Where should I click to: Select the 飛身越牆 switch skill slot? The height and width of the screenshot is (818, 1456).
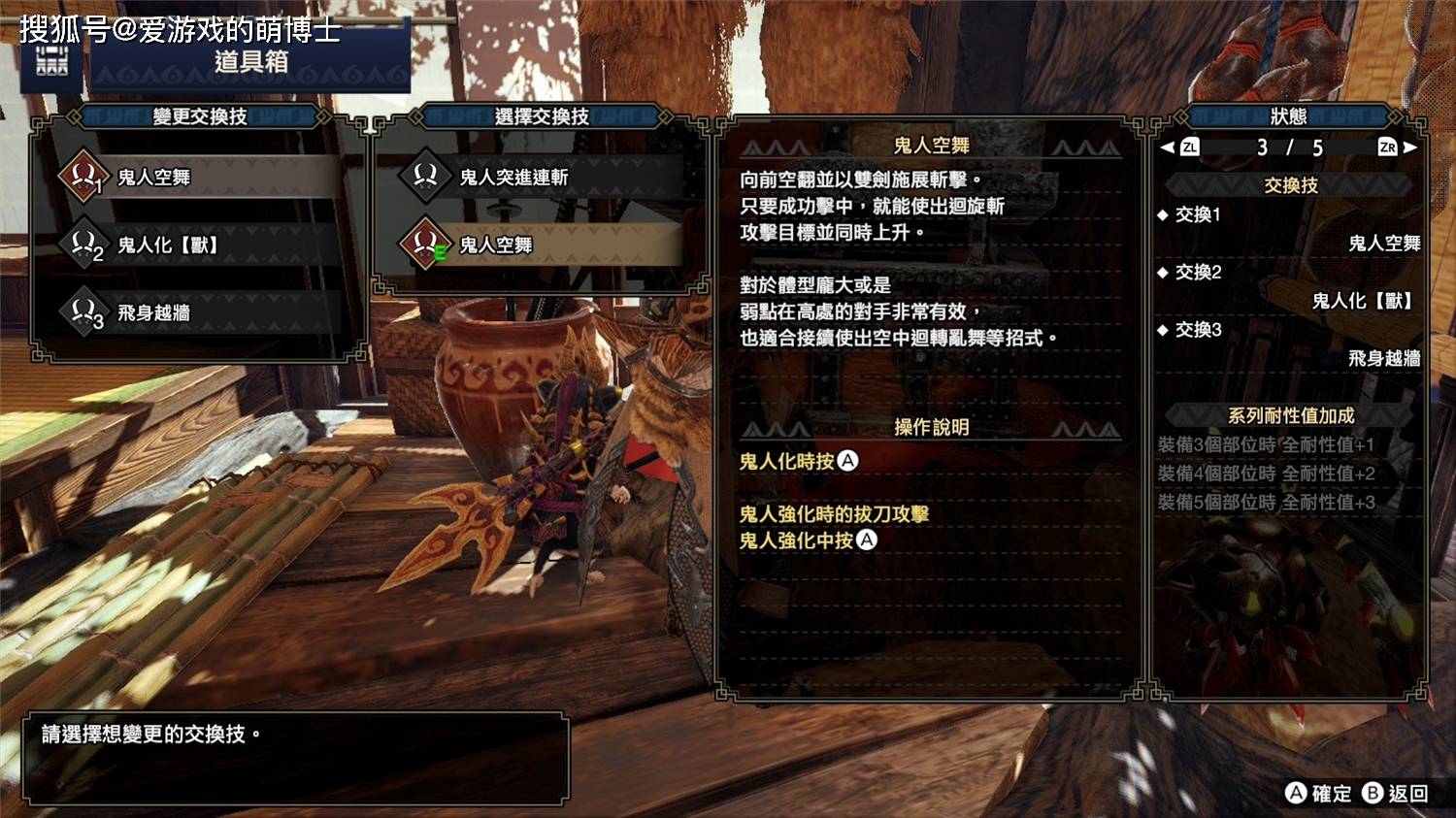click(194, 313)
